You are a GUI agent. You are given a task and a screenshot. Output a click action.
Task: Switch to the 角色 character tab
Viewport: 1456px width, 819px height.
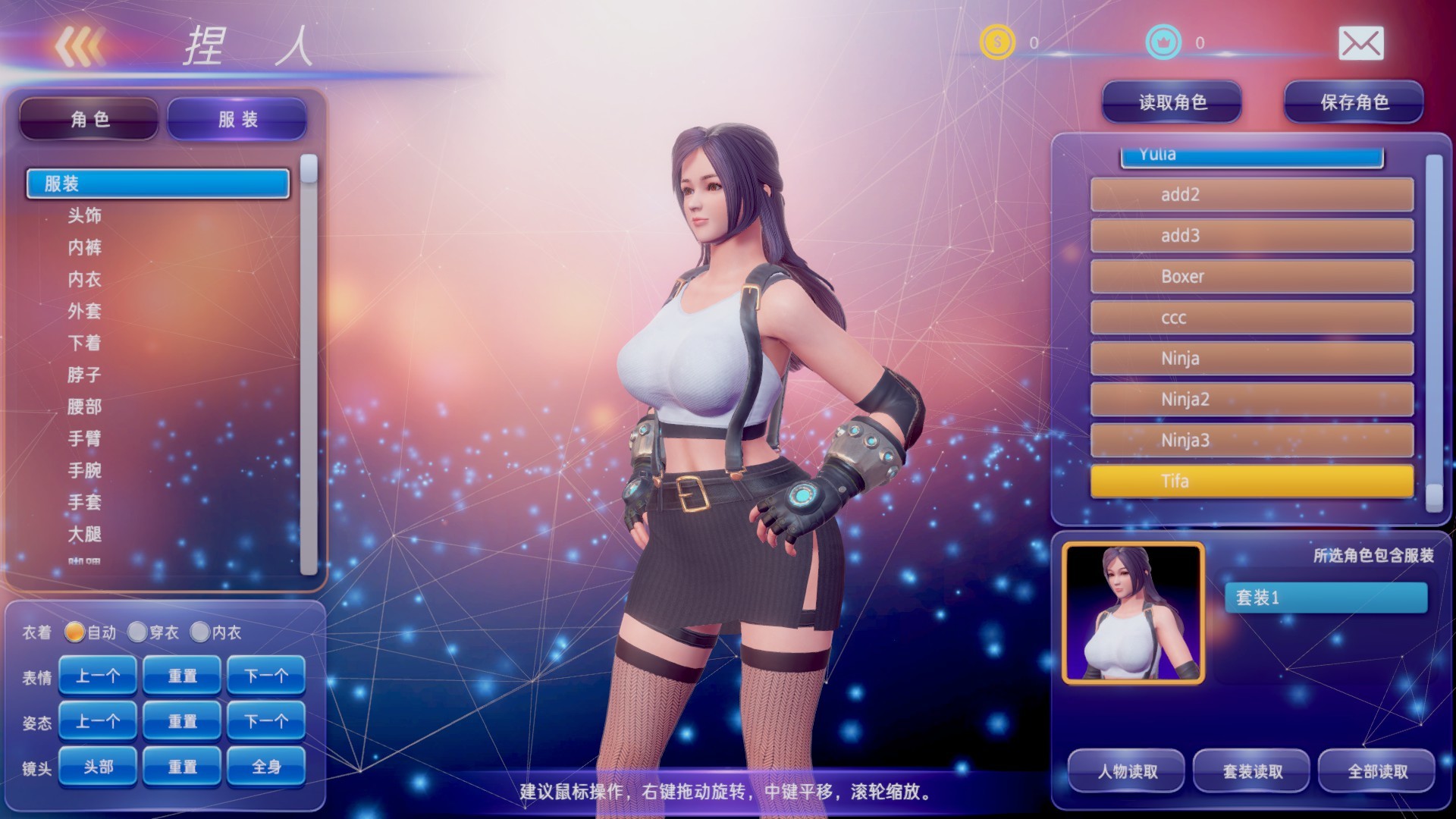[x=88, y=118]
